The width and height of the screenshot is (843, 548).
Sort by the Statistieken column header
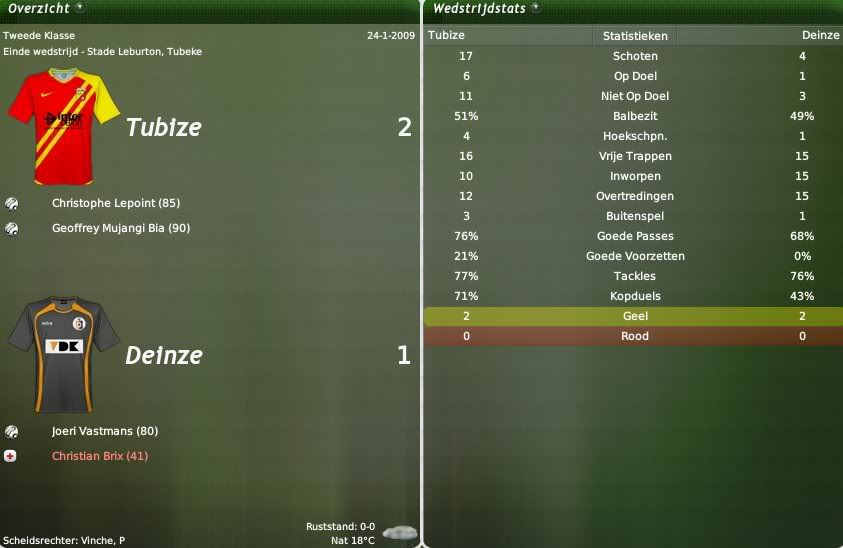(x=635, y=35)
